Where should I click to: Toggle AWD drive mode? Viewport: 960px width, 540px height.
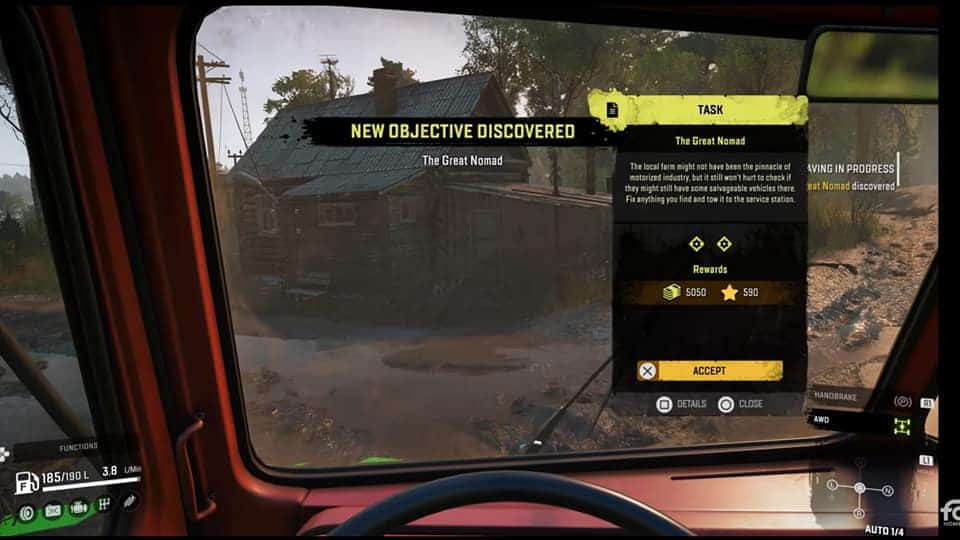point(903,425)
